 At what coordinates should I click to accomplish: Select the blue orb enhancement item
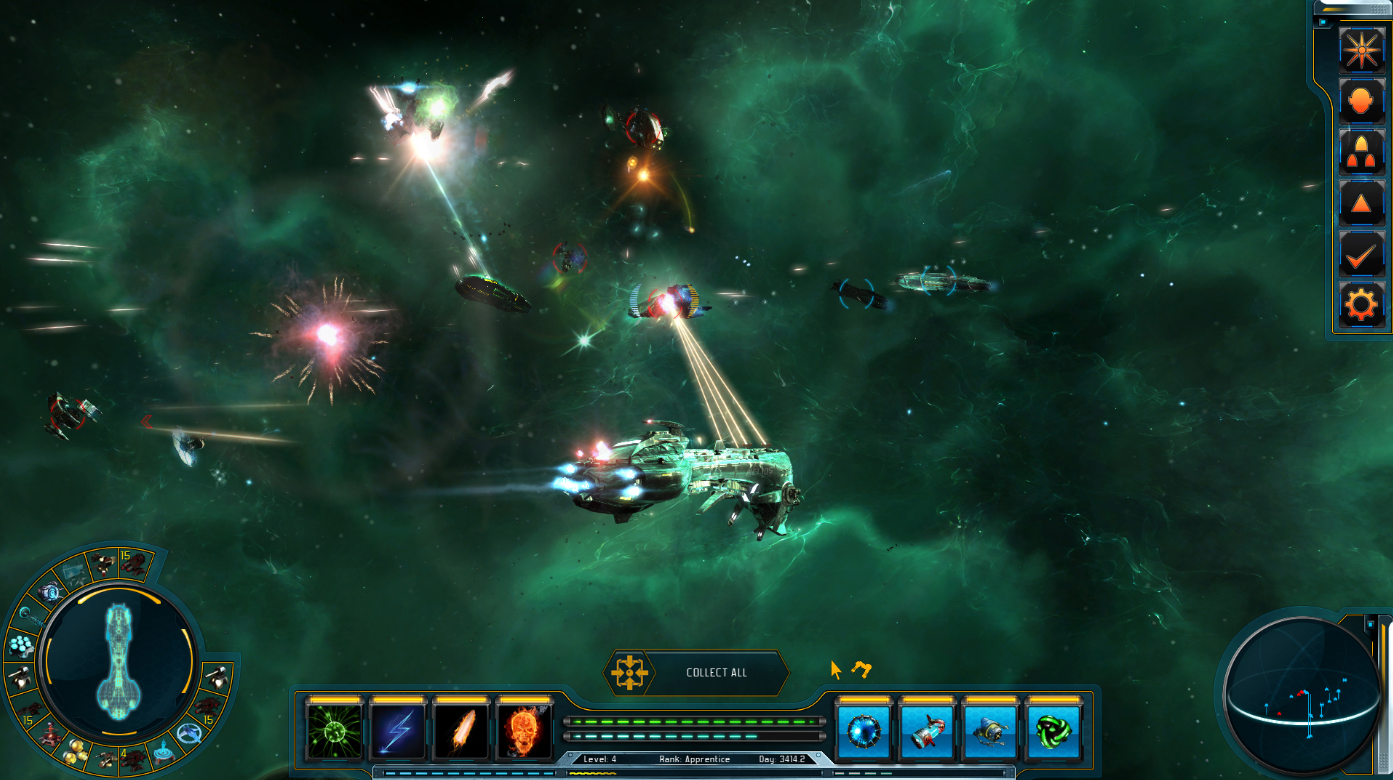click(x=862, y=733)
